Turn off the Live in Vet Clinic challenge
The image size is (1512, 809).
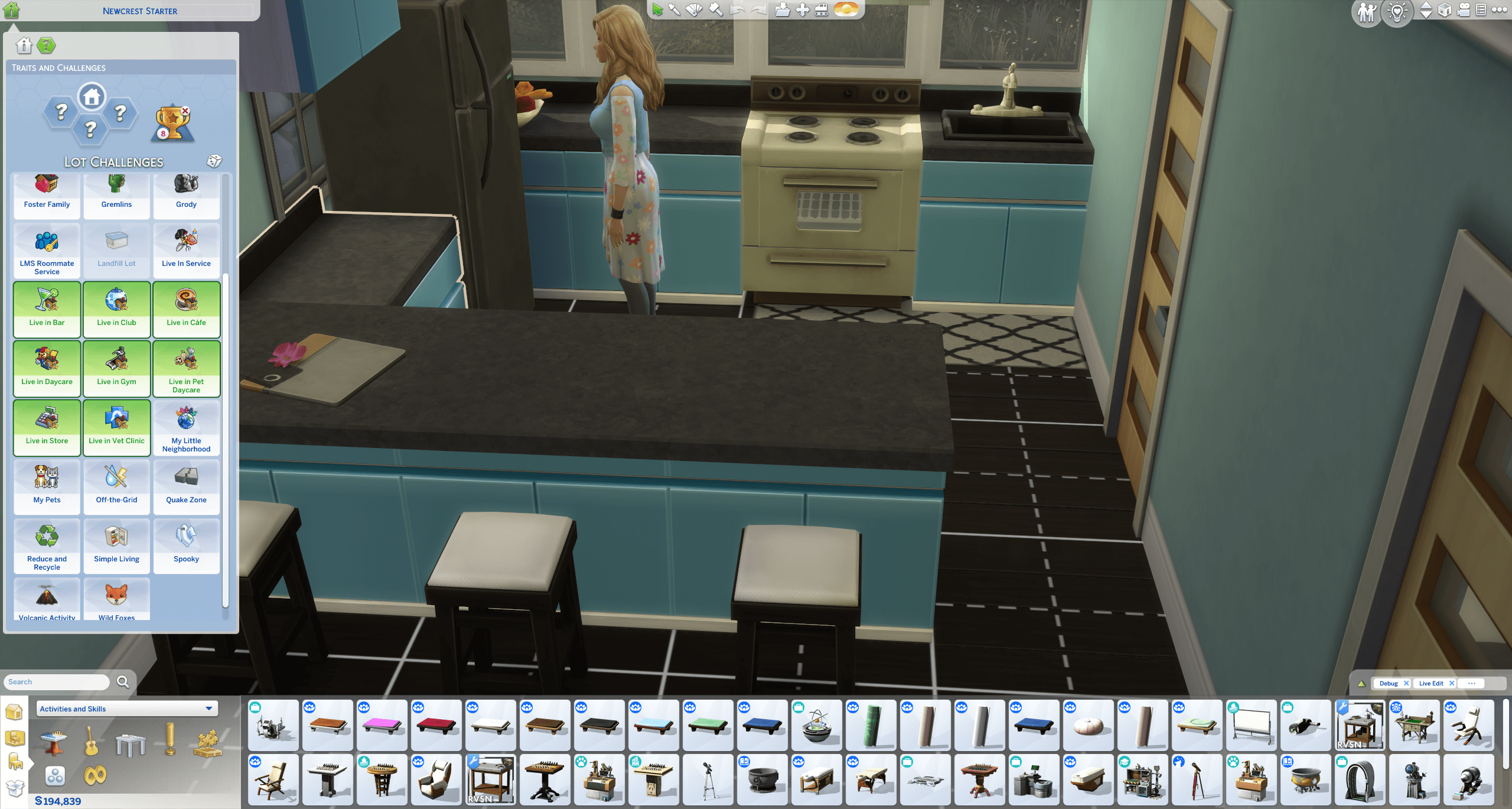(116, 427)
